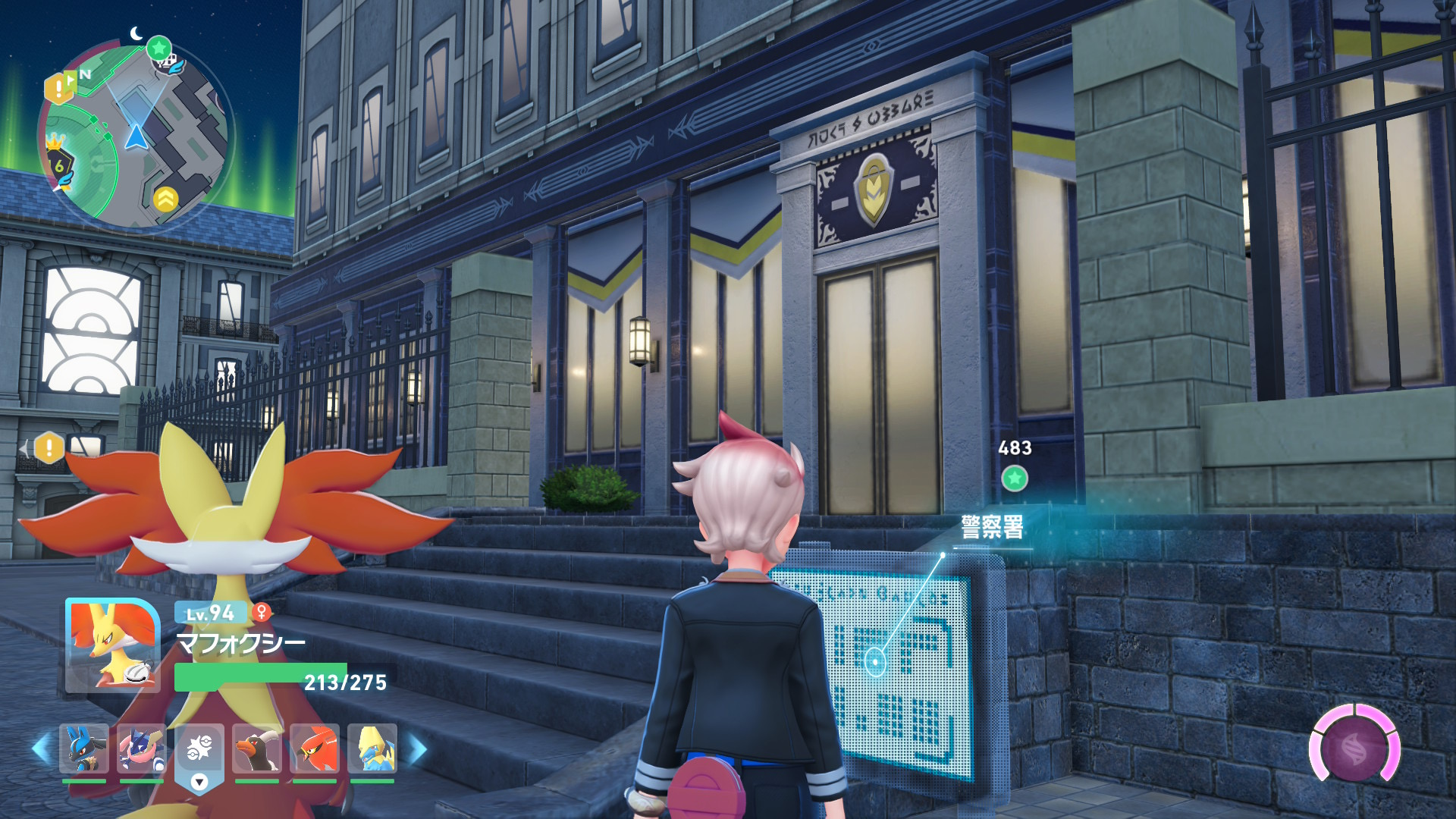Open the Poké Ball swap slot
The width and height of the screenshot is (1456, 819).
click(x=199, y=751)
